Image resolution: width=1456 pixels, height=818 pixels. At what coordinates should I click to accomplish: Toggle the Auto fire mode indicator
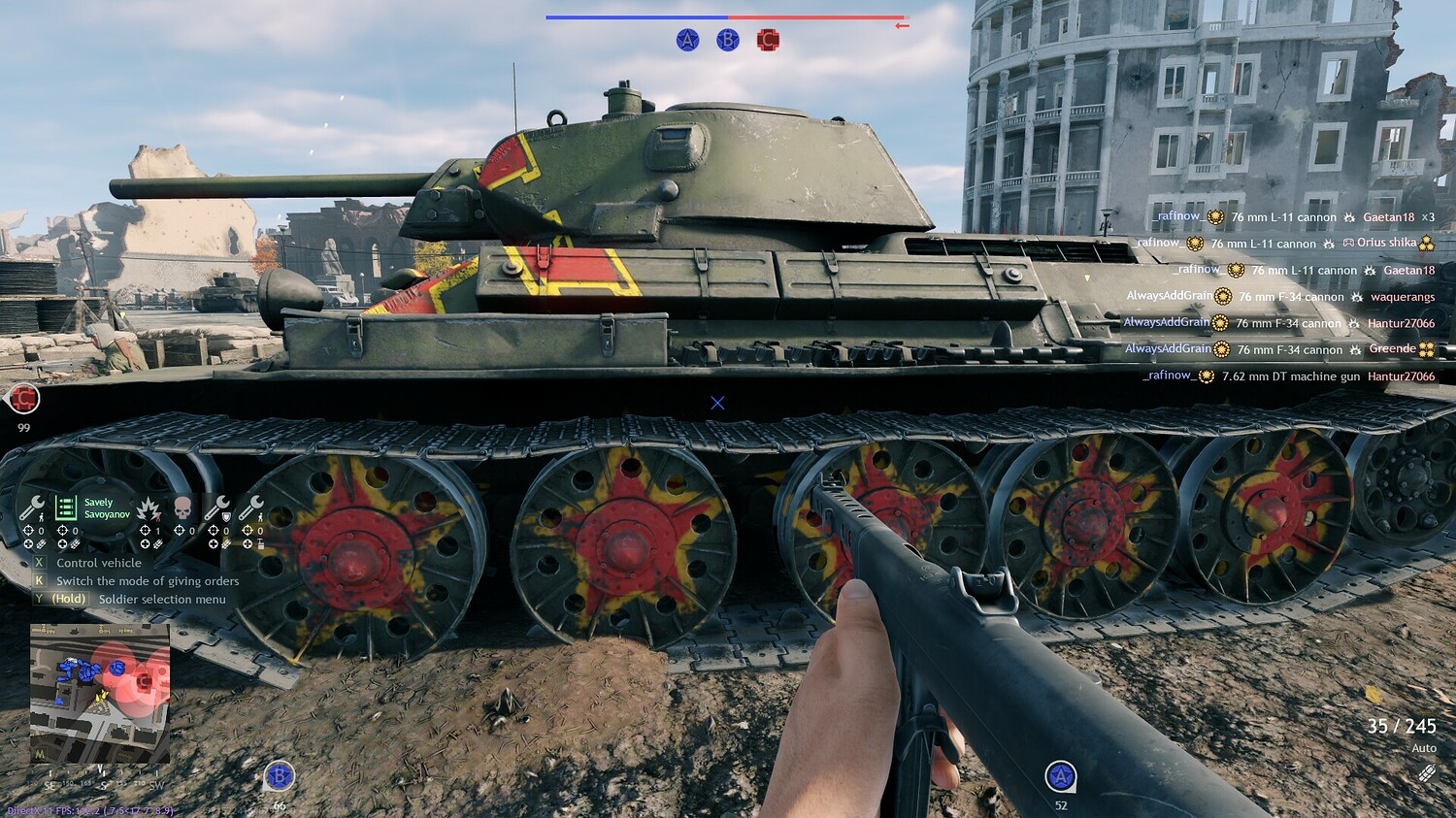click(x=1424, y=747)
